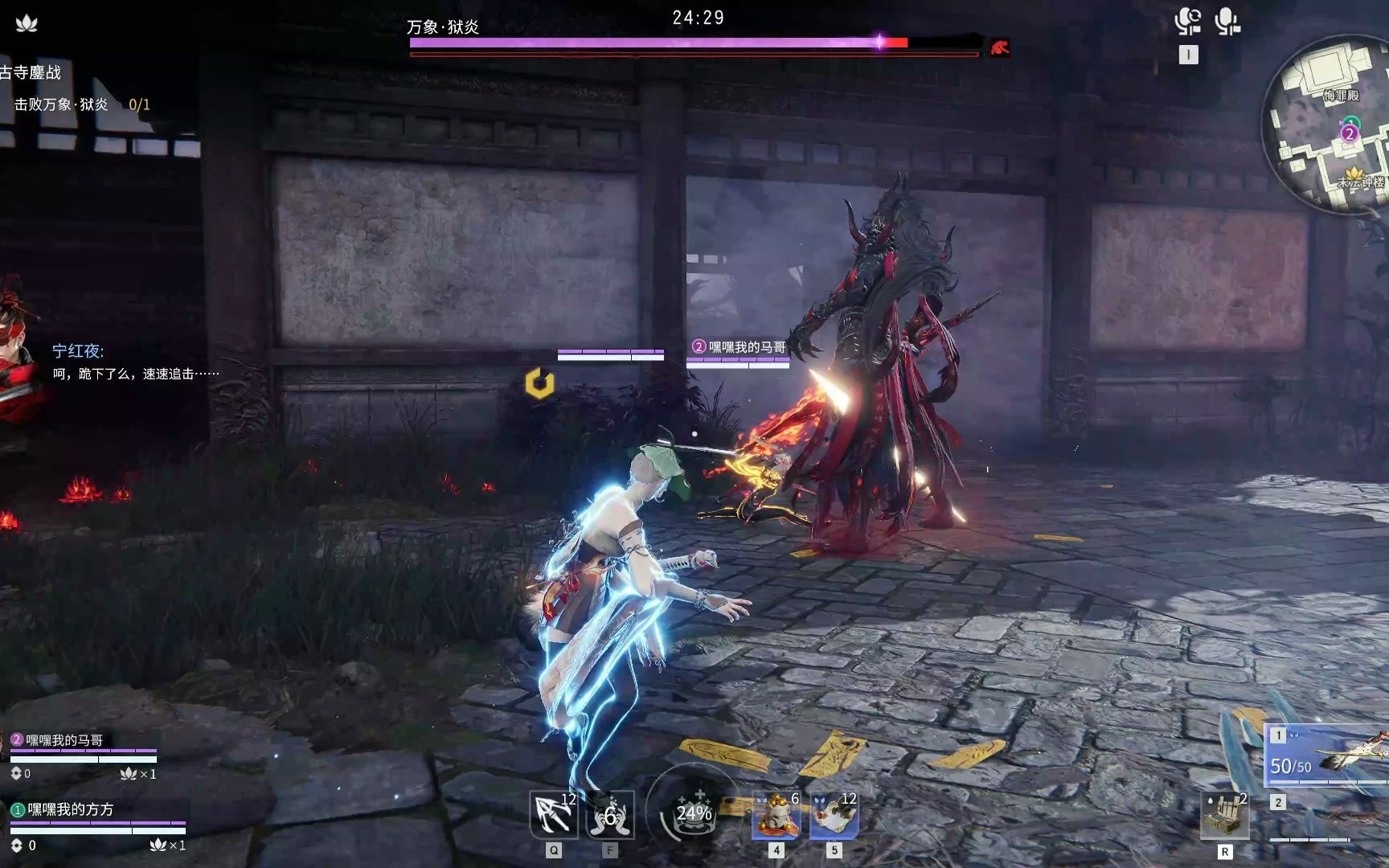This screenshot has height=868, width=1389.
Task: Click the golden lotus marker on the minimap
Action: (1354, 173)
